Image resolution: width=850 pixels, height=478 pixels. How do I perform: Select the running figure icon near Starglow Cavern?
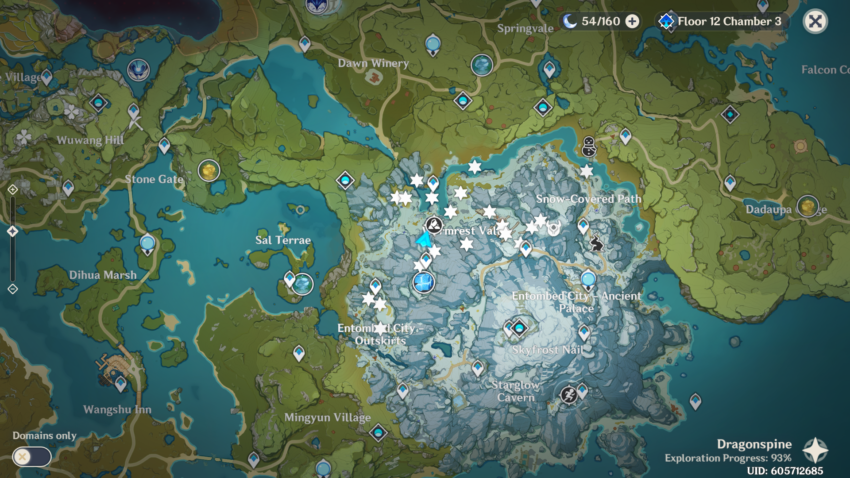click(x=569, y=394)
